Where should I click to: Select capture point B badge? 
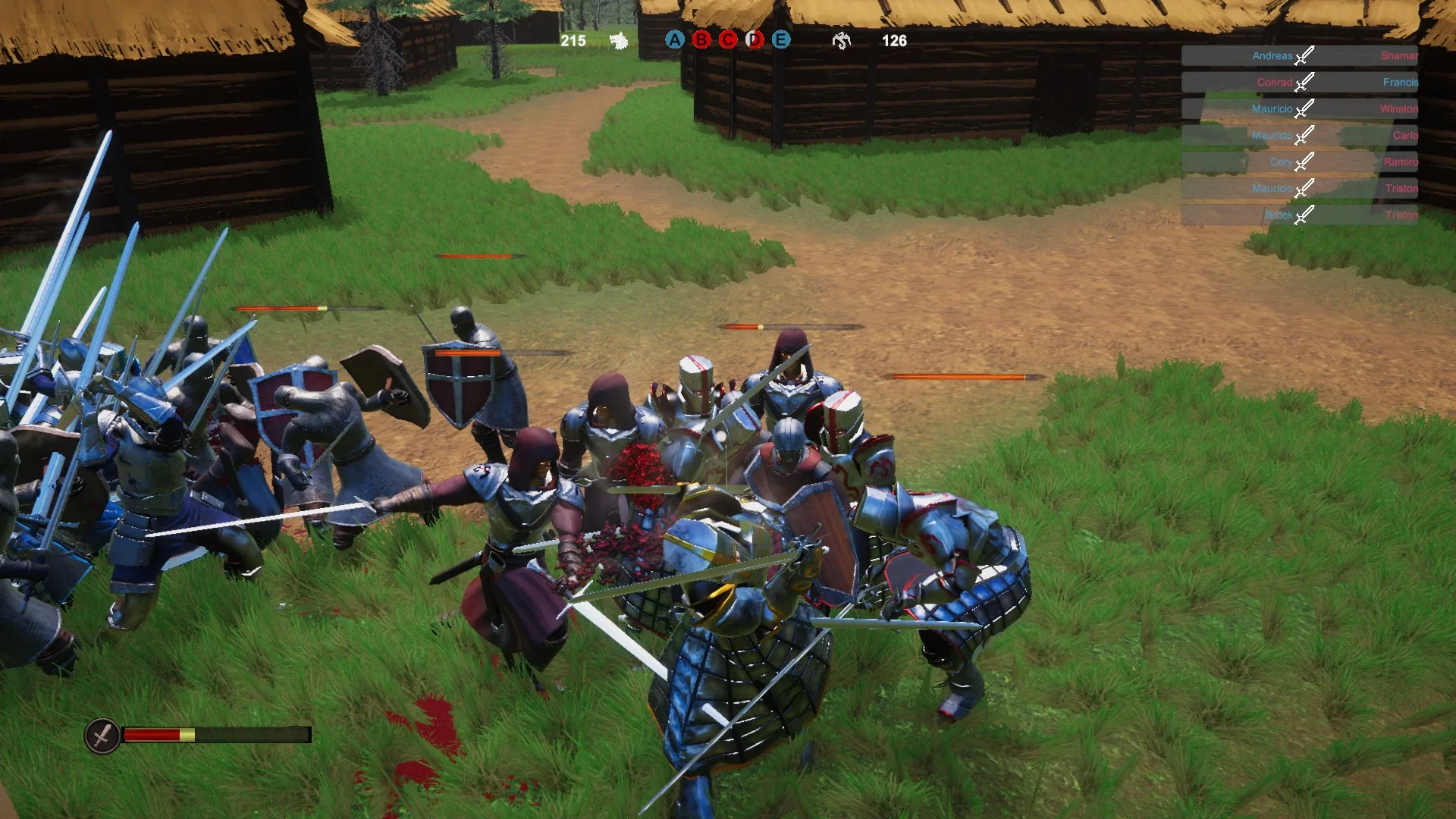(x=700, y=40)
